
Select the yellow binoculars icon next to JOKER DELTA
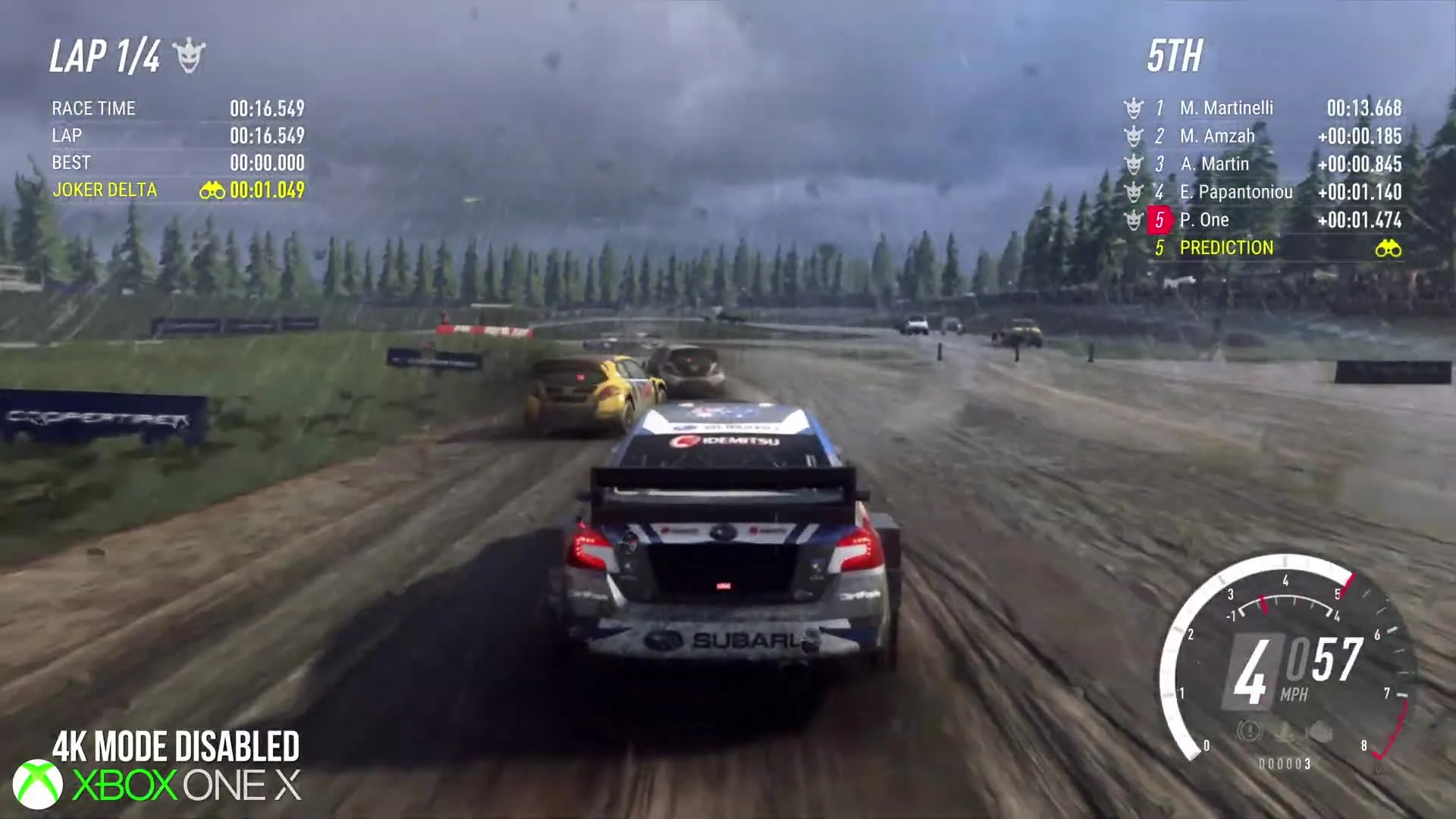[214, 190]
